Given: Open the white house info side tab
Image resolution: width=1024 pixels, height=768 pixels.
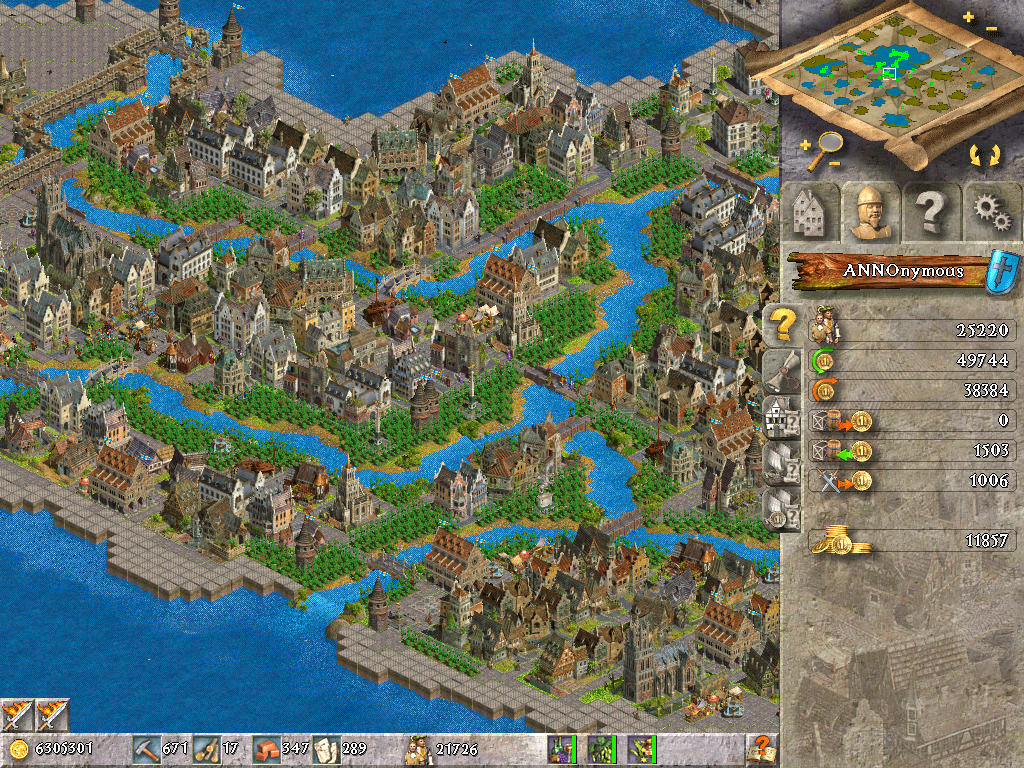Looking at the screenshot, I should (x=780, y=415).
